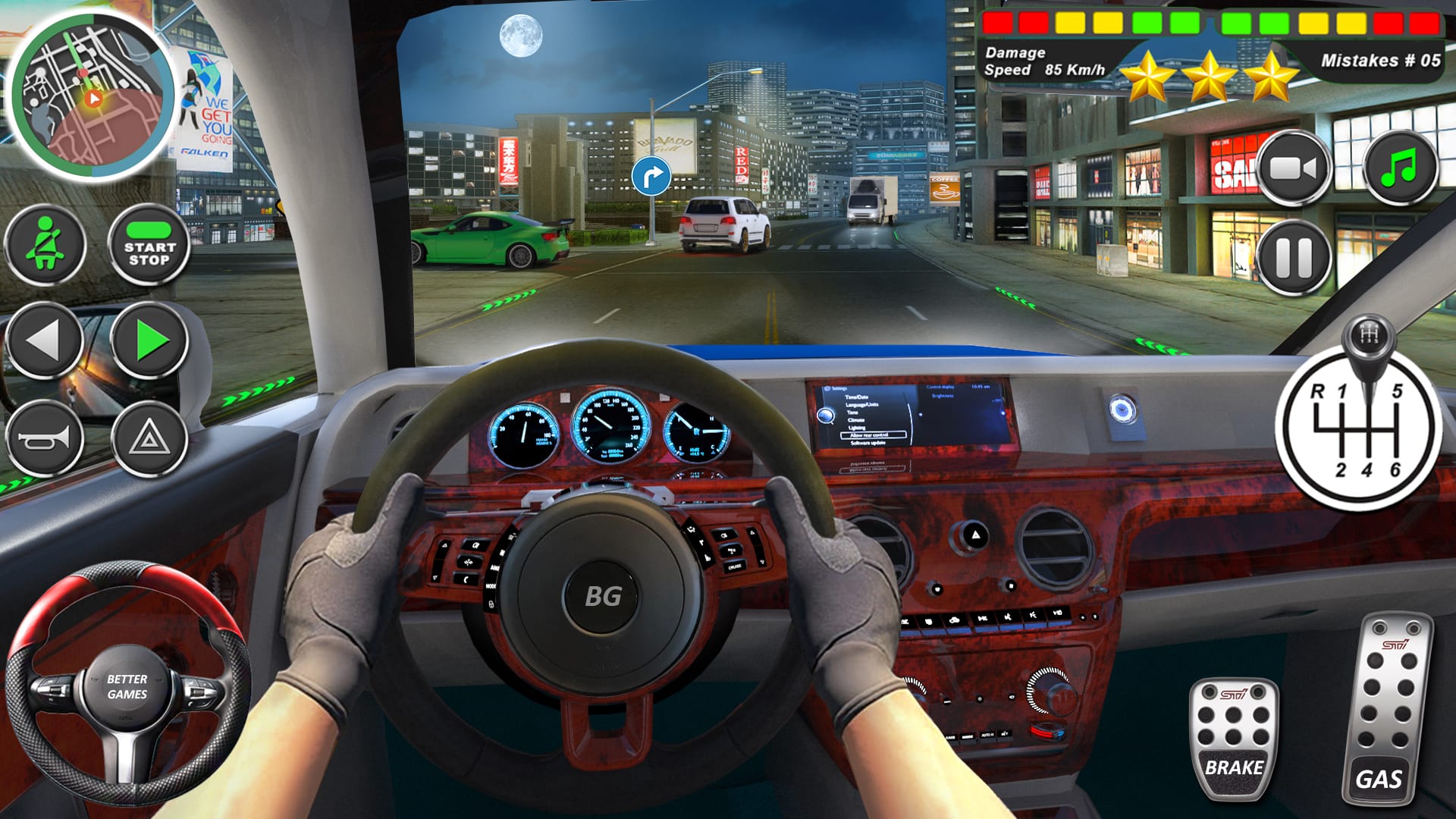Image resolution: width=1456 pixels, height=819 pixels.
Task: Select Time/Date in the settings menu
Action: coord(857,397)
